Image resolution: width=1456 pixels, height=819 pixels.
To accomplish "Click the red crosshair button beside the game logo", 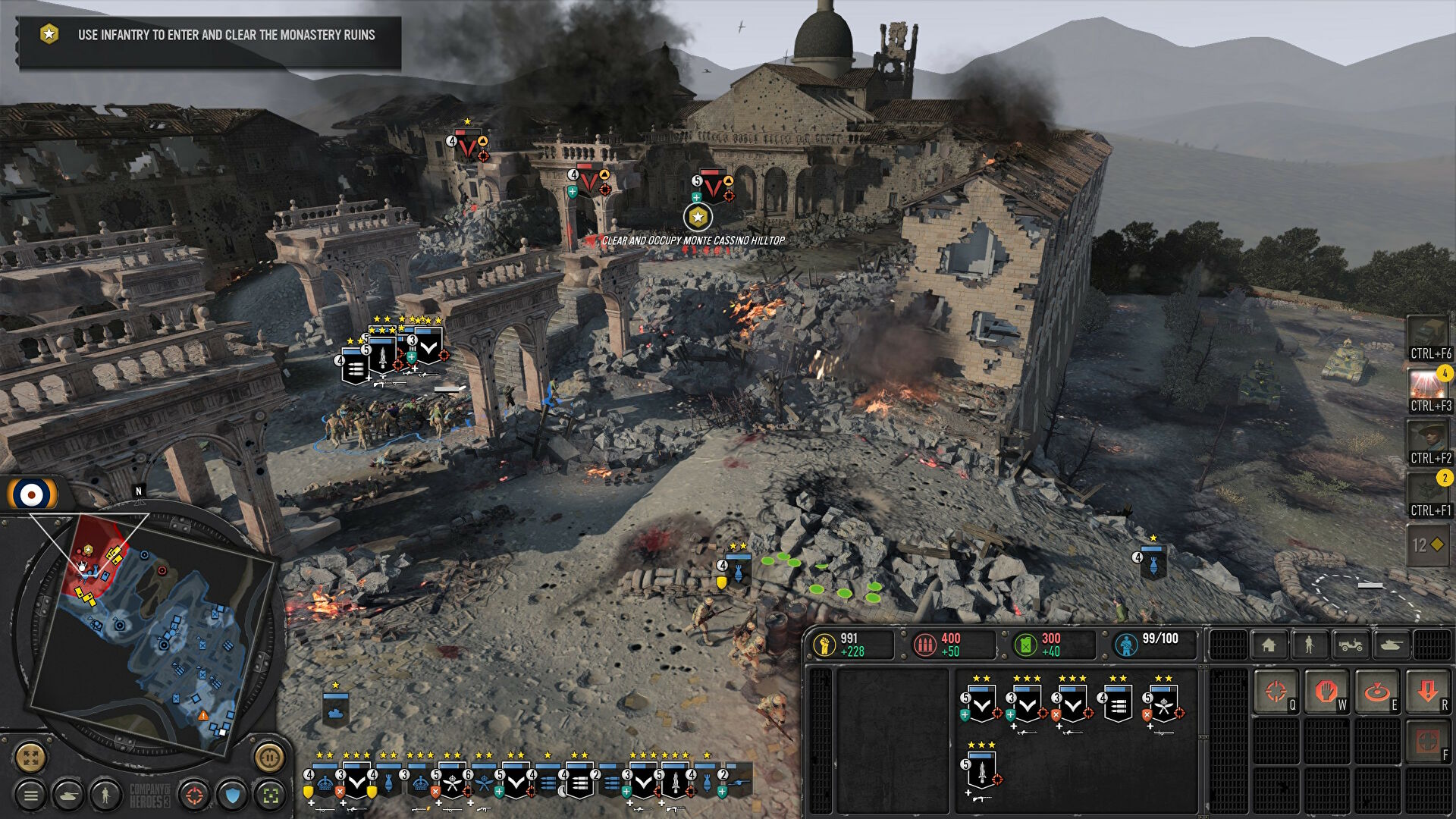I will (x=195, y=795).
